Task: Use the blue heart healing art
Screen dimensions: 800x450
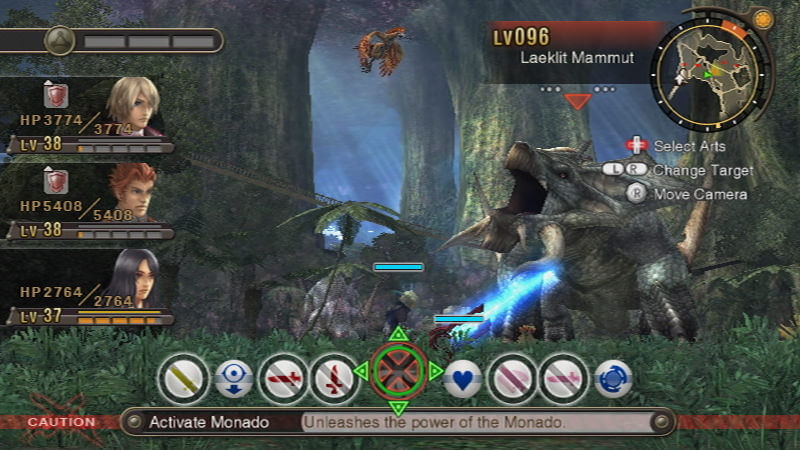Action: (x=462, y=378)
